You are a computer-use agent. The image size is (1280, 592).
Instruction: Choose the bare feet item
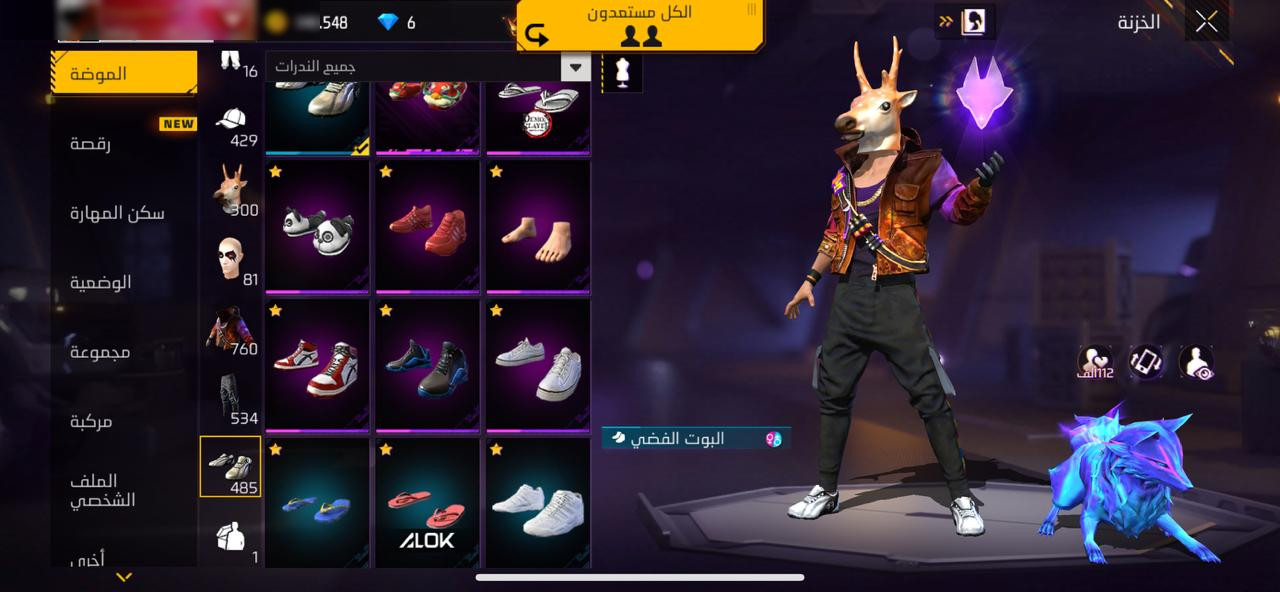pos(538,226)
